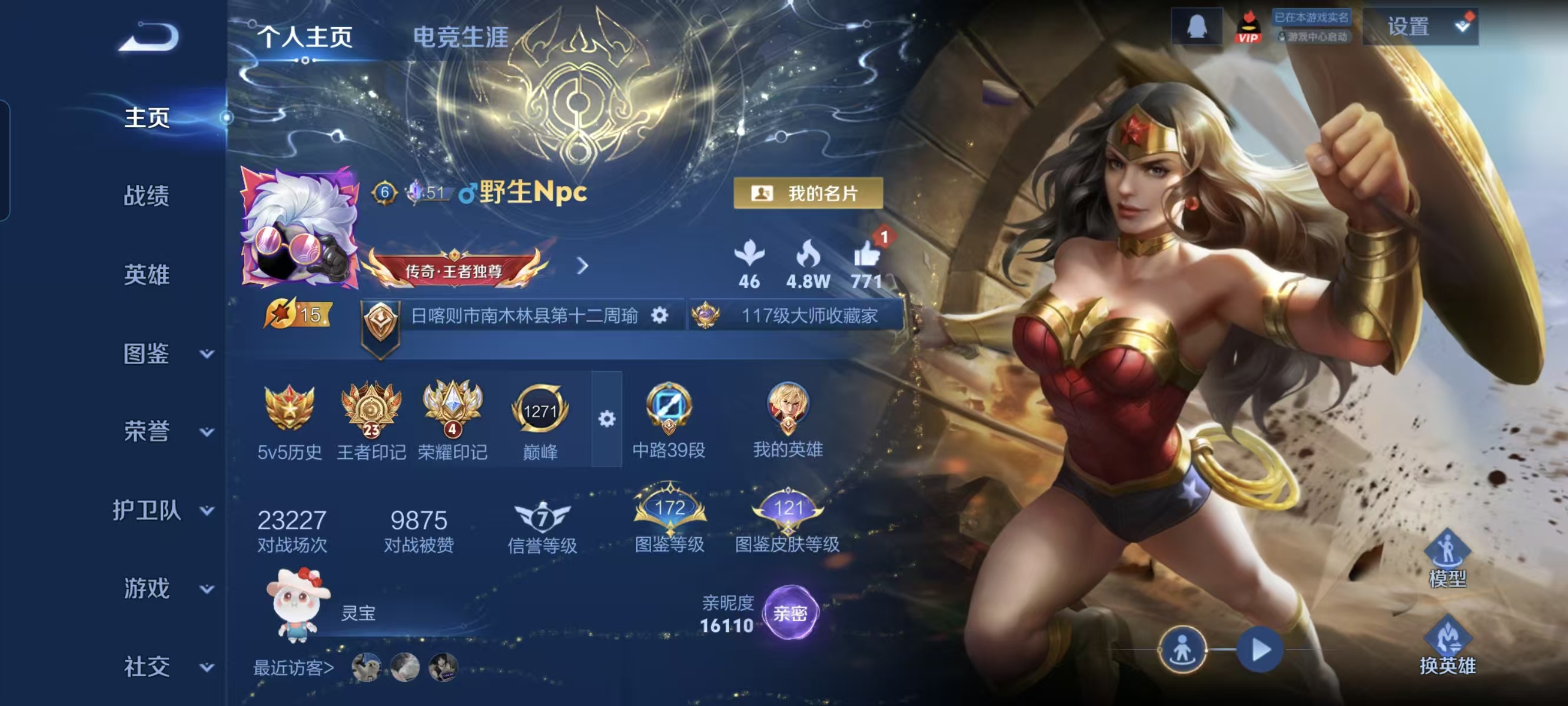
Task: Go back with the return arrow
Action: 149,36
